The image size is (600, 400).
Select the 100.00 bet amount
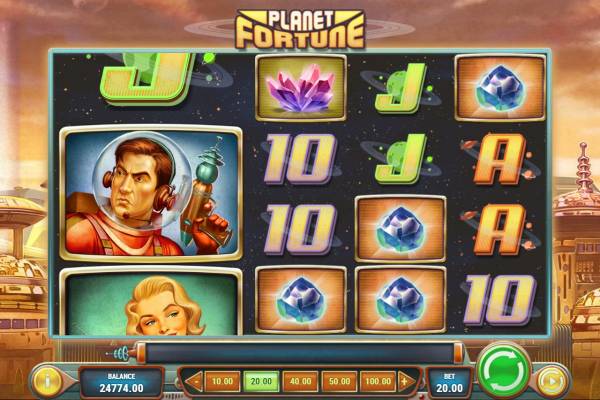(x=377, y=381)
